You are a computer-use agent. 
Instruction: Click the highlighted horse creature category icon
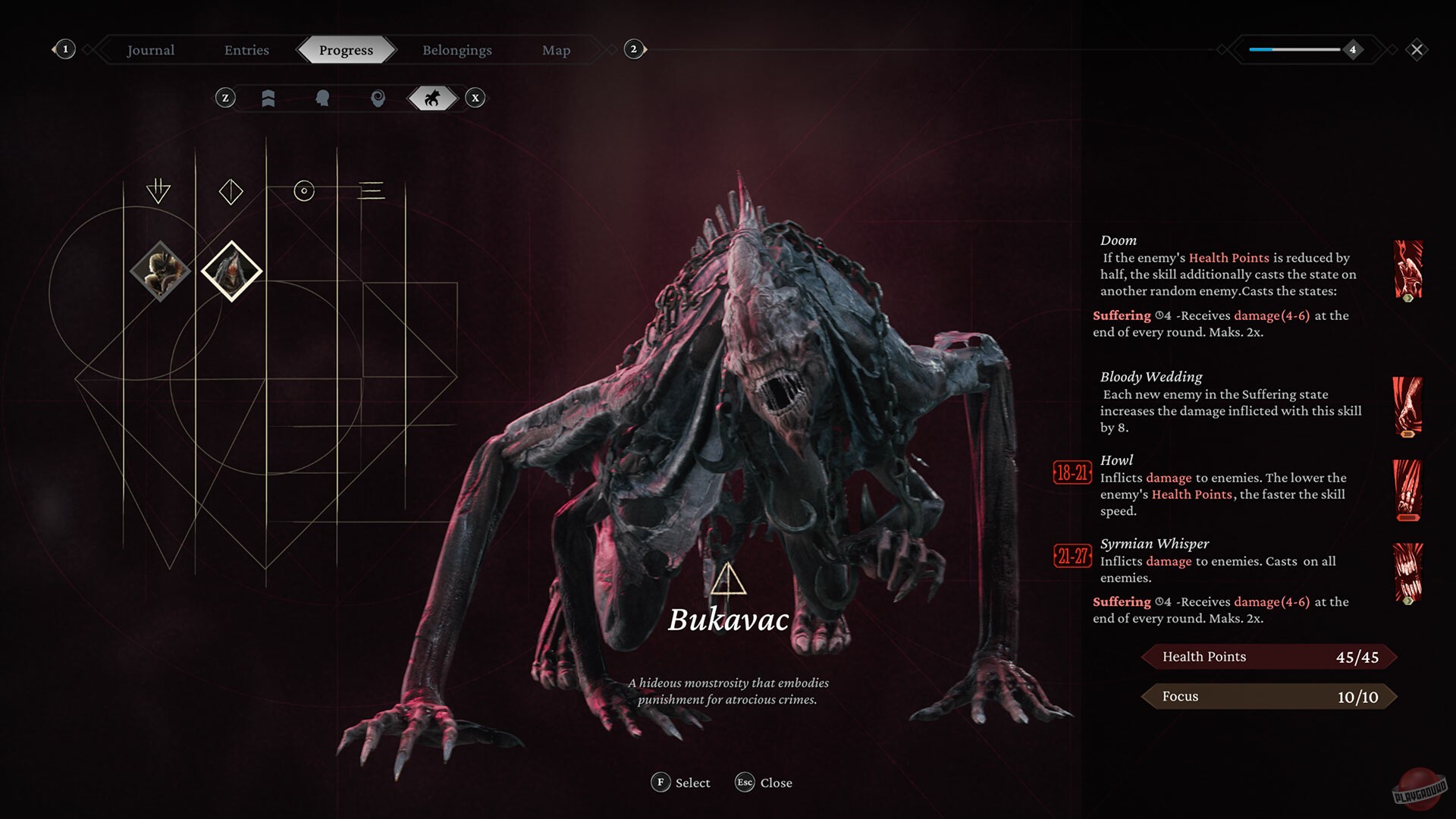432,98
